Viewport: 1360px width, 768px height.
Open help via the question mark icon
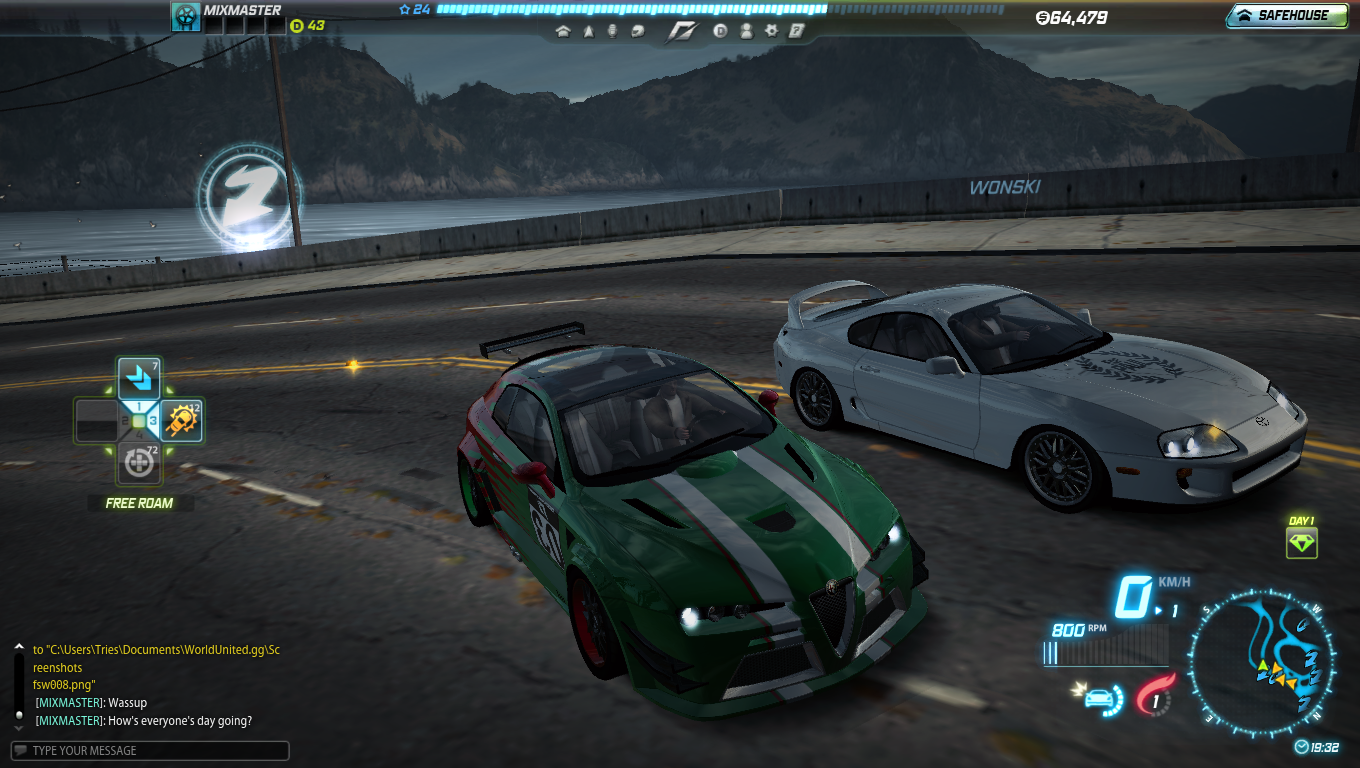796,31
